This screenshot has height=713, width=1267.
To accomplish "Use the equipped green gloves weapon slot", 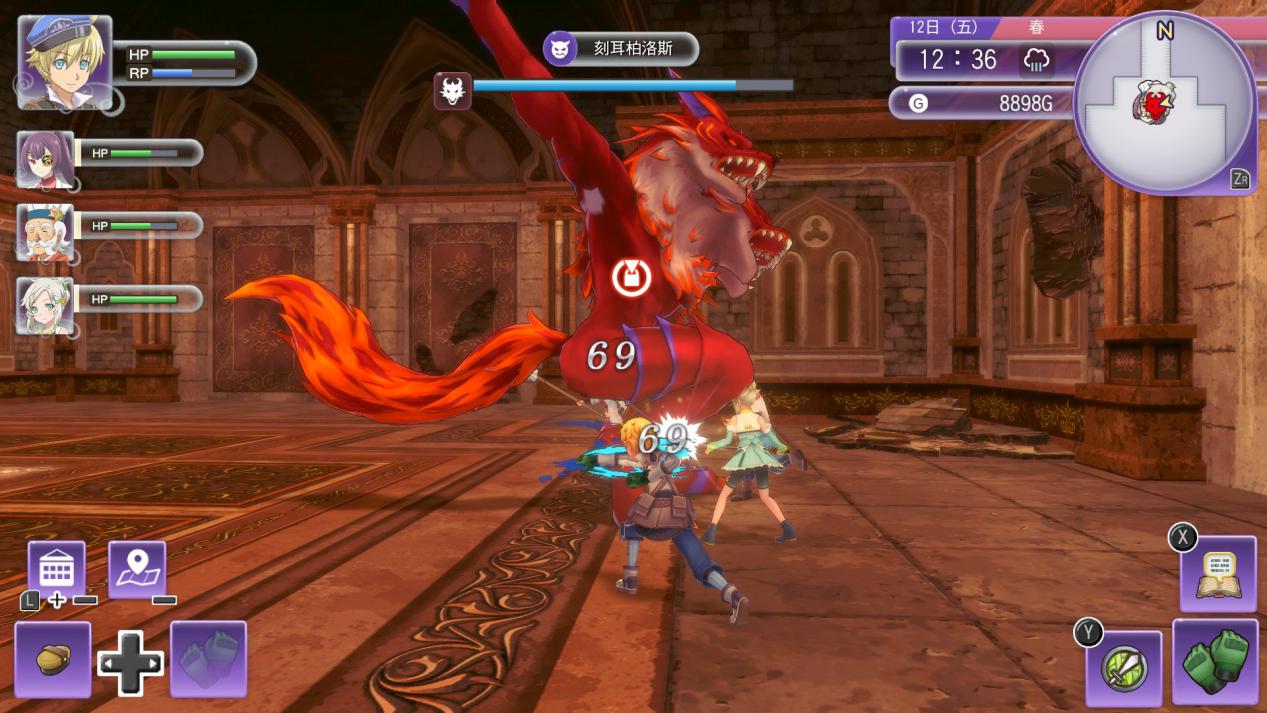I will 1215,661.
